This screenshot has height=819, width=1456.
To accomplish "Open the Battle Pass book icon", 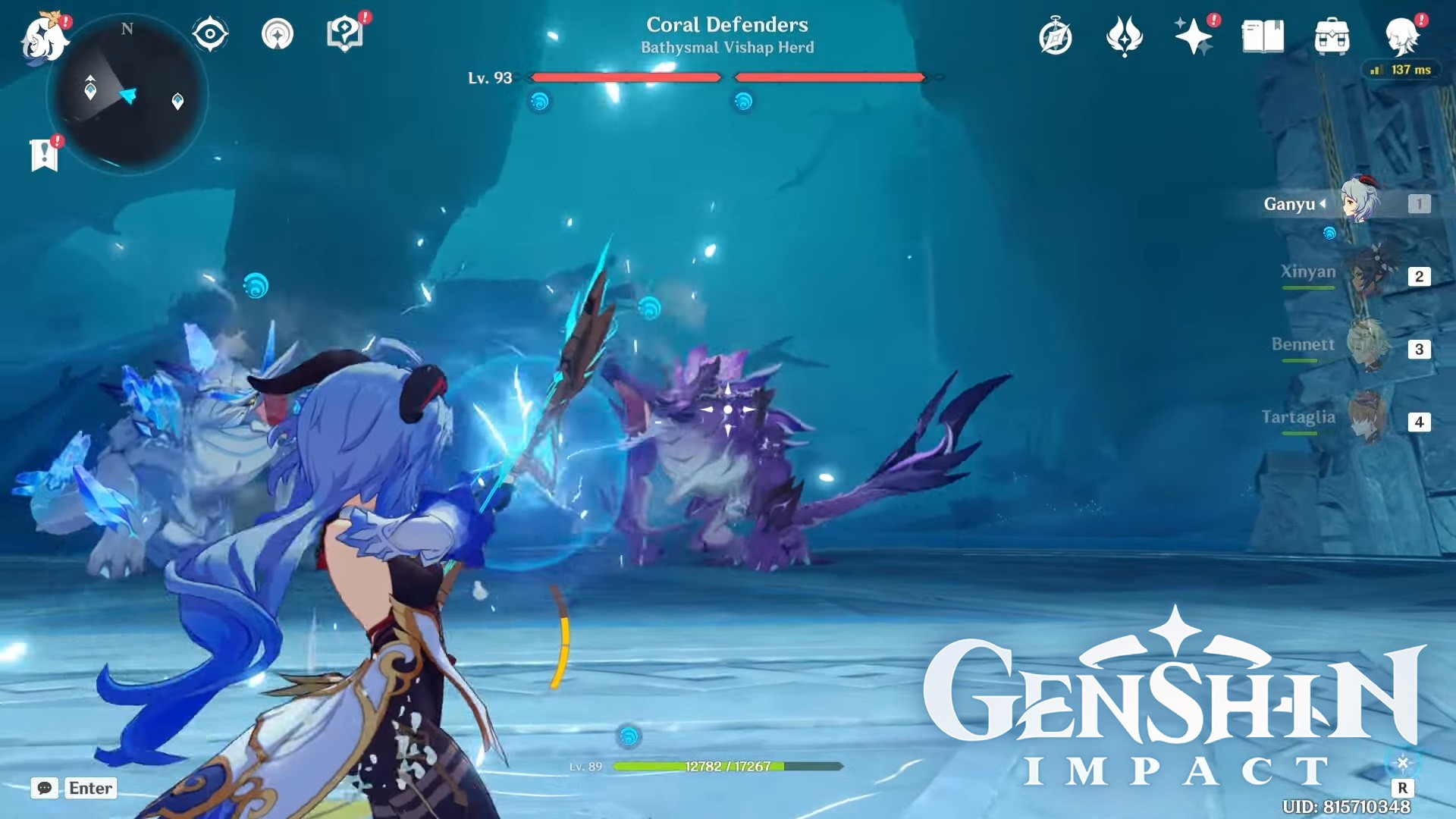I will coord(1263,36).
